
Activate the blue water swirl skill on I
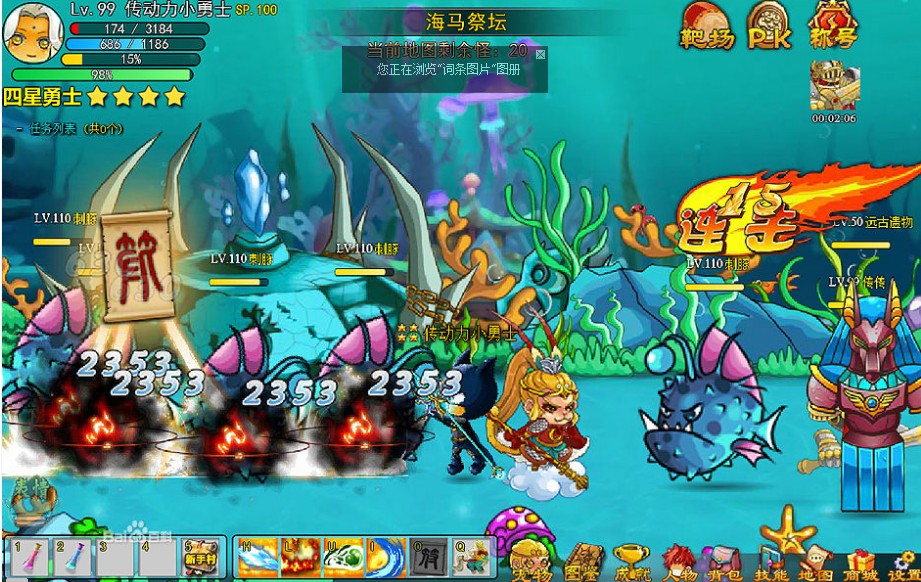(385, 558)
